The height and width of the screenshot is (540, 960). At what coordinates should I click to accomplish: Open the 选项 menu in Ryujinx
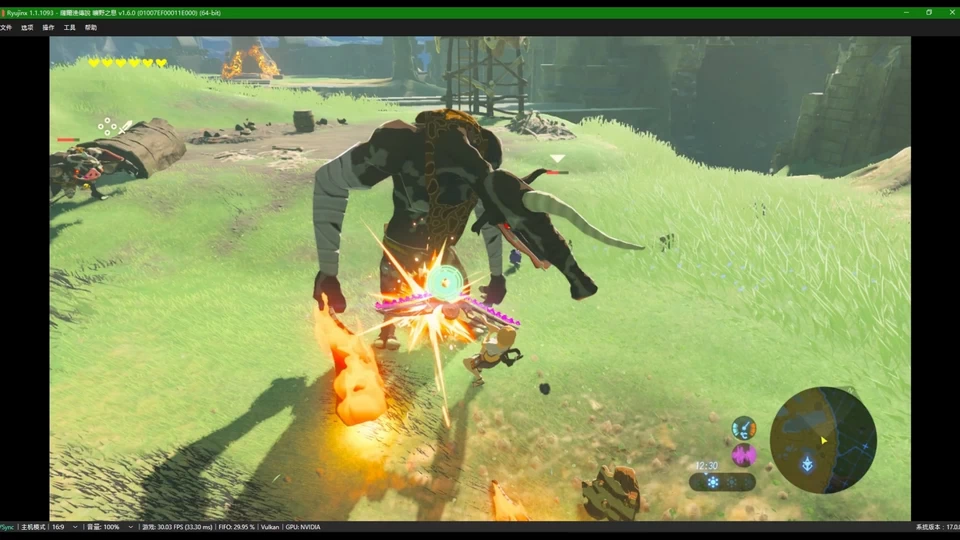coord(27,28)
